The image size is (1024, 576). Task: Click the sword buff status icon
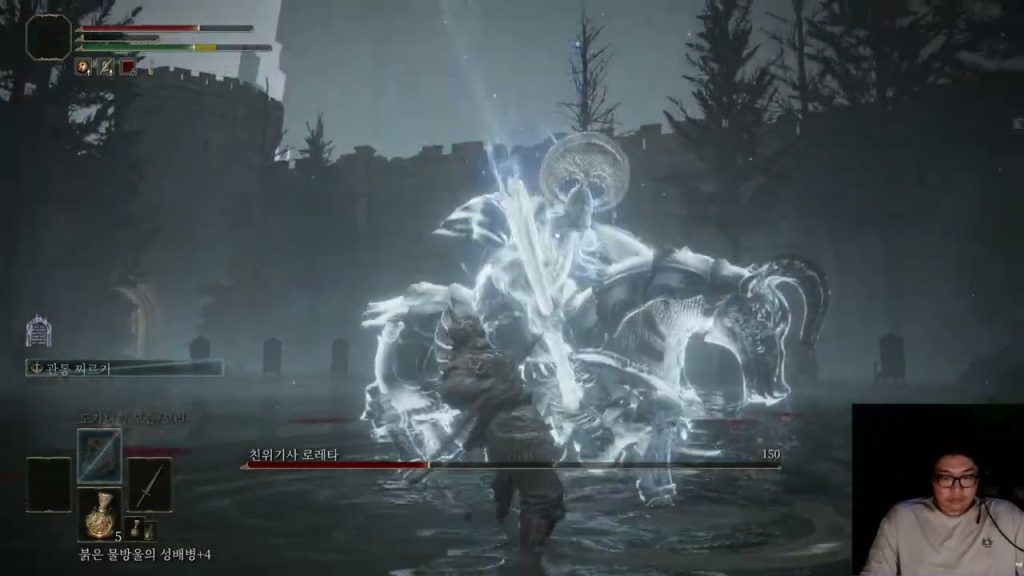tap(105, 67)
